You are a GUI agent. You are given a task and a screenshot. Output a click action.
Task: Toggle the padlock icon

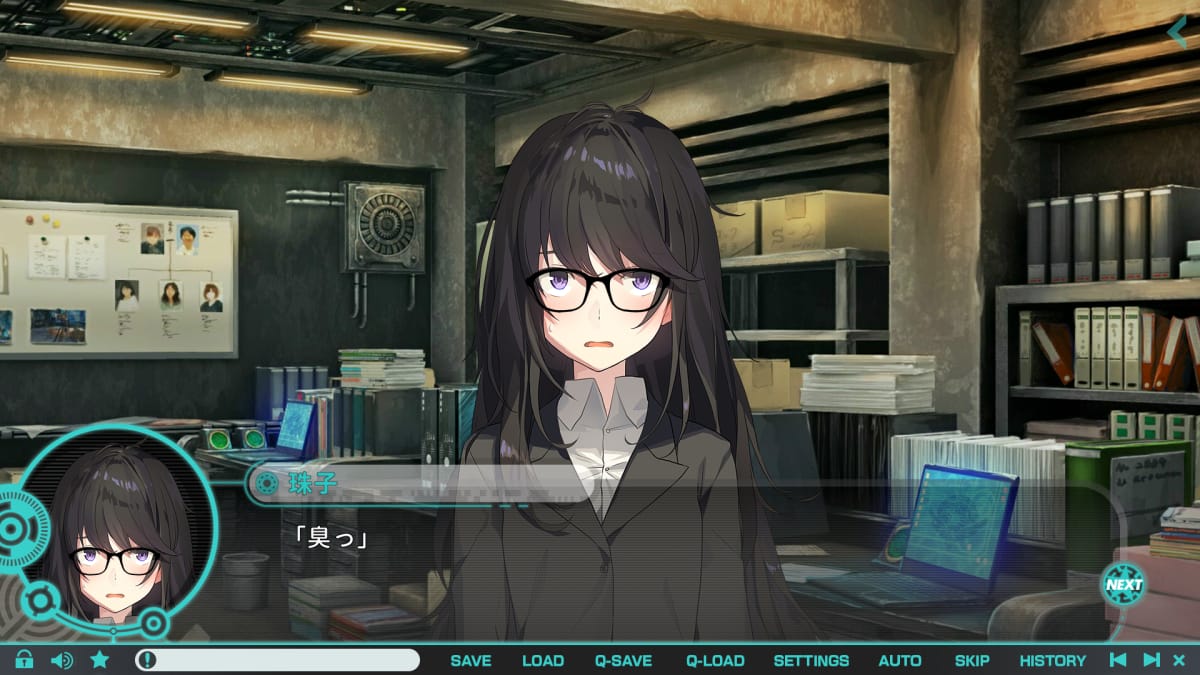point(24,660)
